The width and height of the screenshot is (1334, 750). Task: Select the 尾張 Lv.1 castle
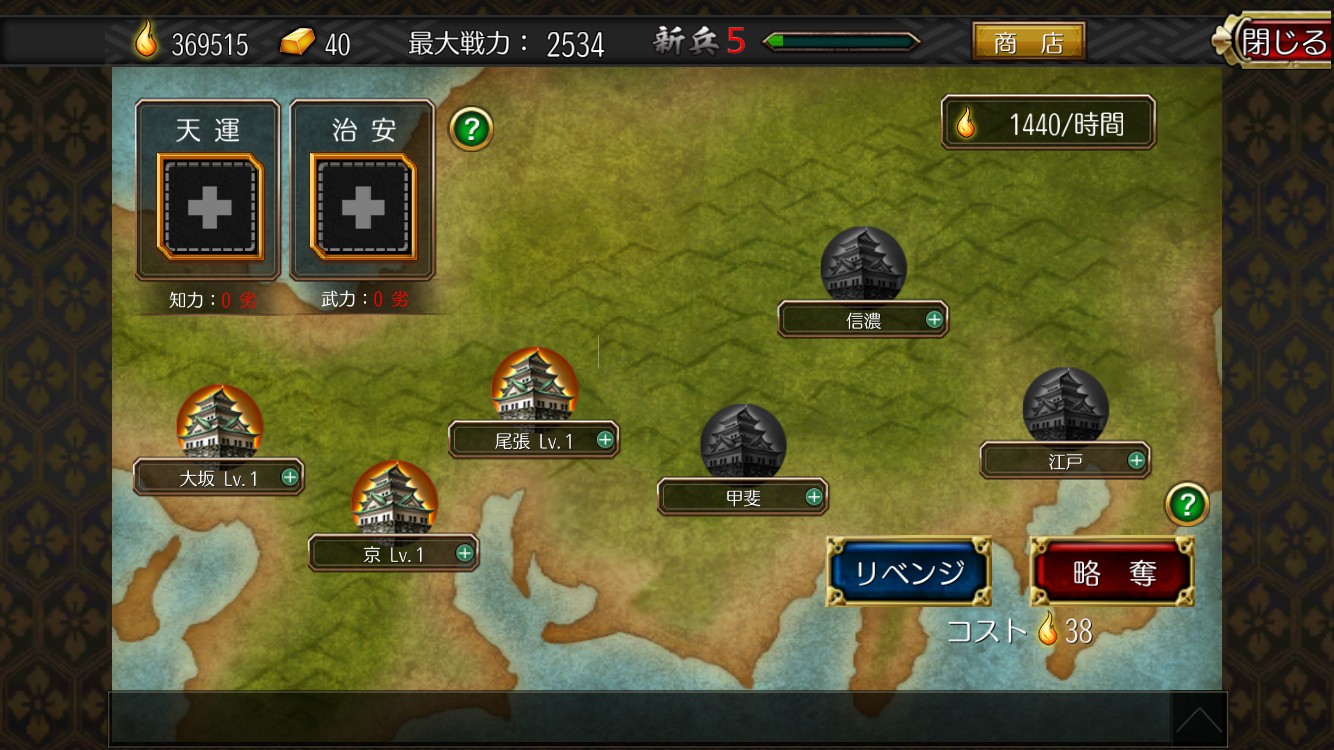[x=534, y=385]
